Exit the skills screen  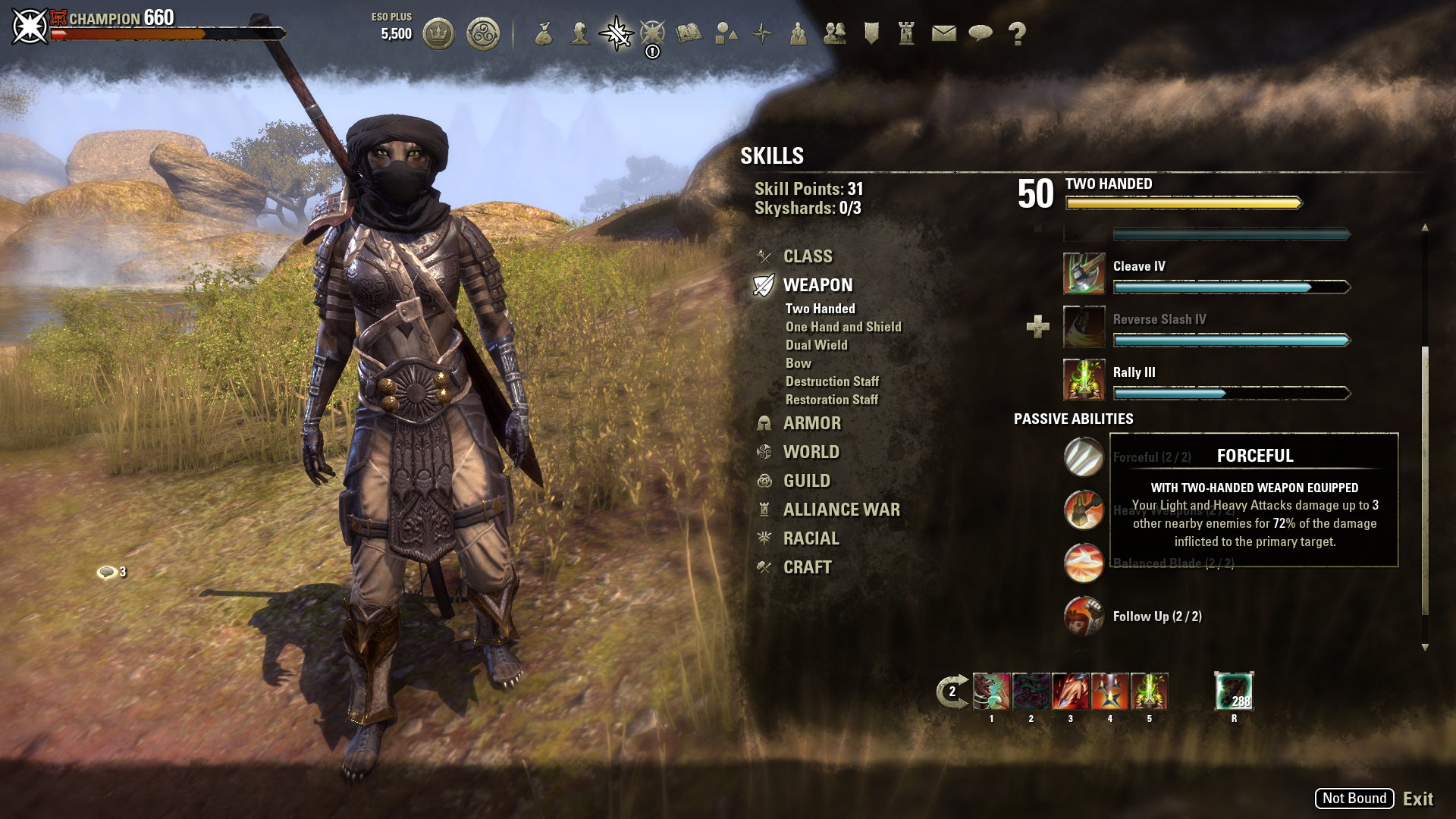pos(1417,799)
